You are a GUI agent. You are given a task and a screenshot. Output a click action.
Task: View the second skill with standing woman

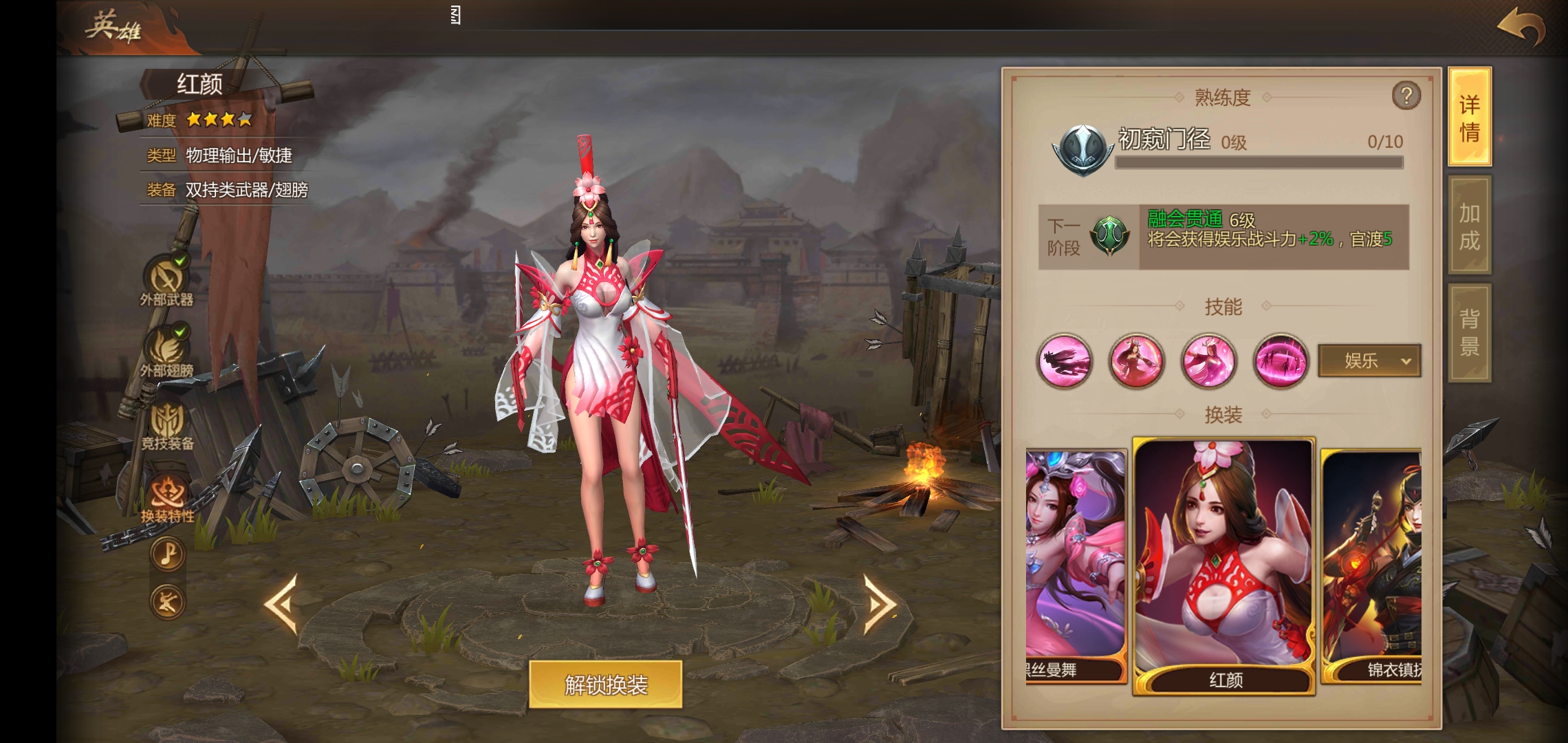click(1136, 361)
